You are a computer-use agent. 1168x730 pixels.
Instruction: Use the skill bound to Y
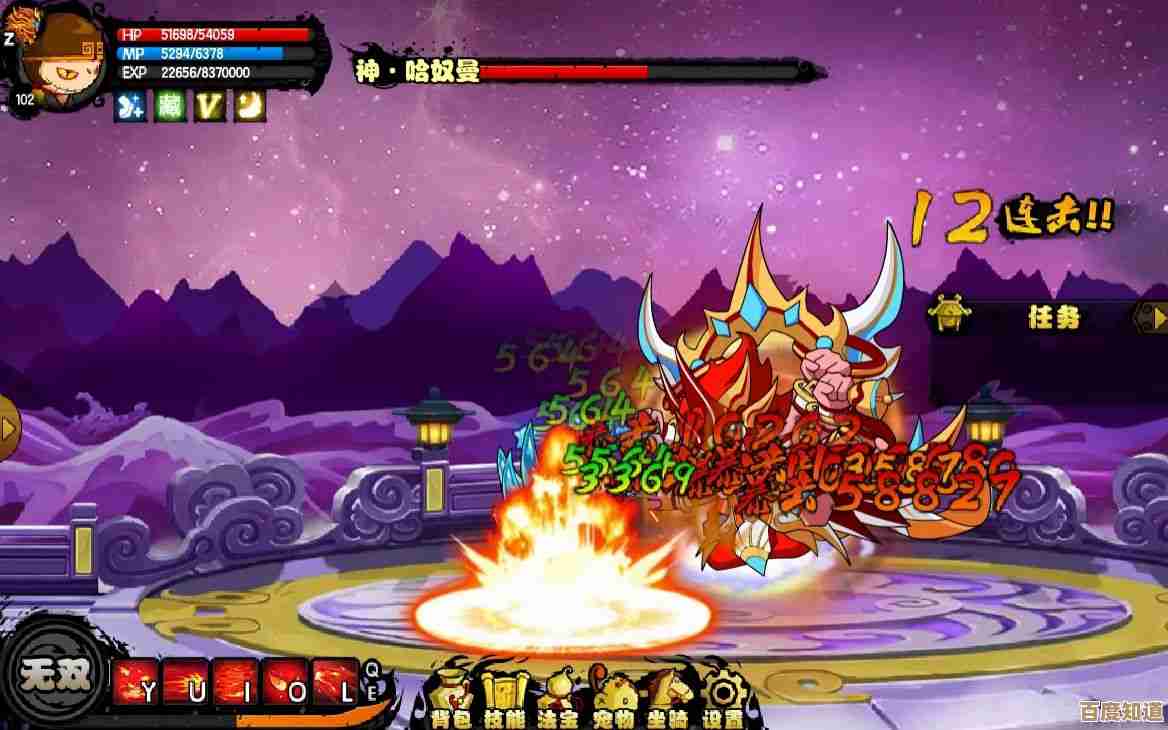(x=137, y=683)
